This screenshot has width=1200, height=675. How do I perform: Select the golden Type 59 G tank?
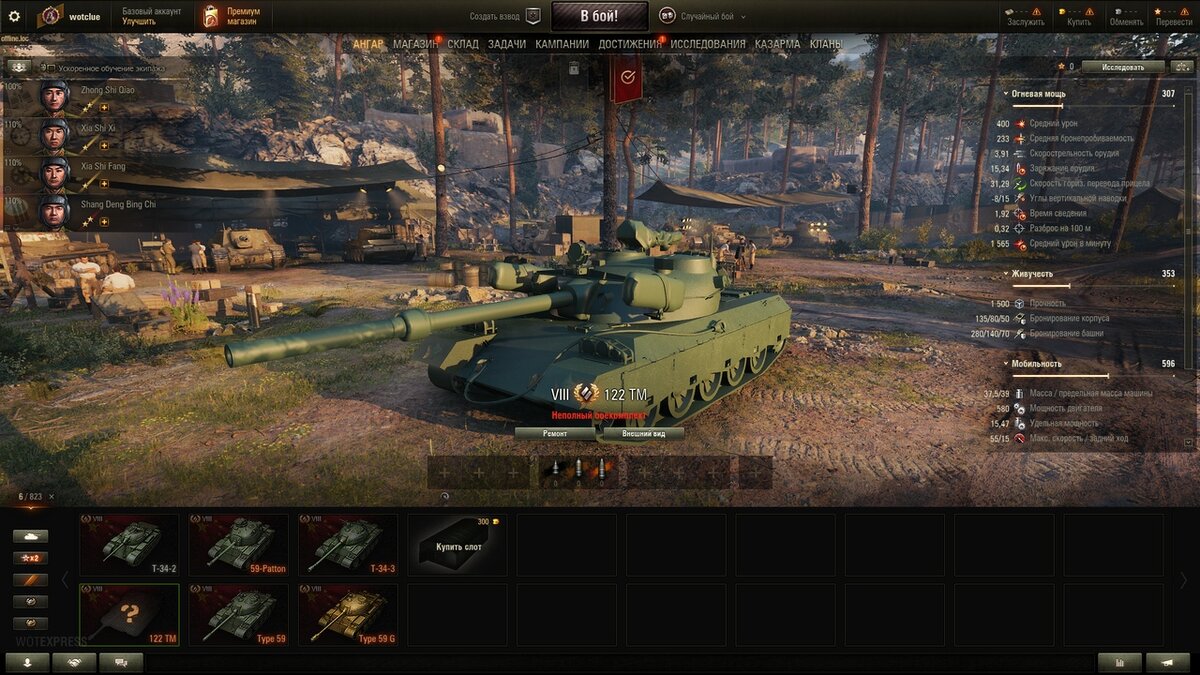pyautogui.click(x=348, y=615)
